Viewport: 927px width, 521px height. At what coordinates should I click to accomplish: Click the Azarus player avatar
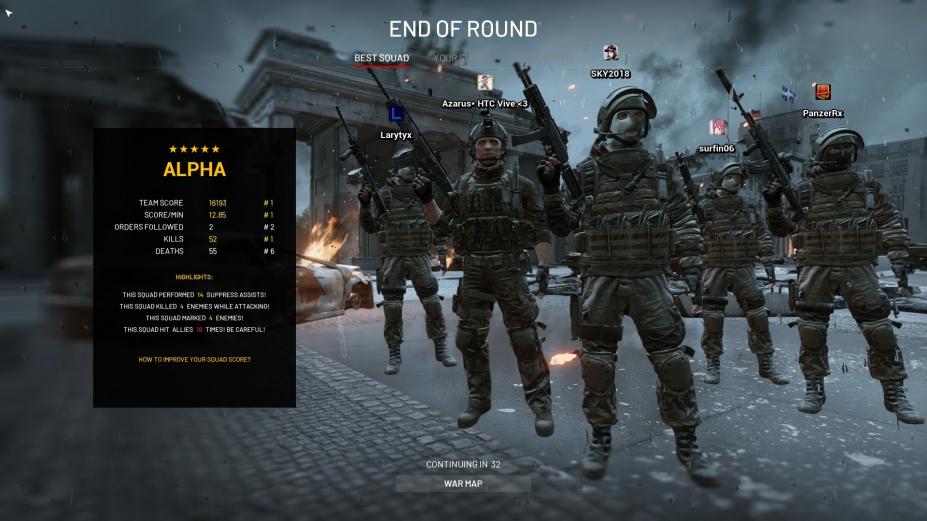[485, 83]
